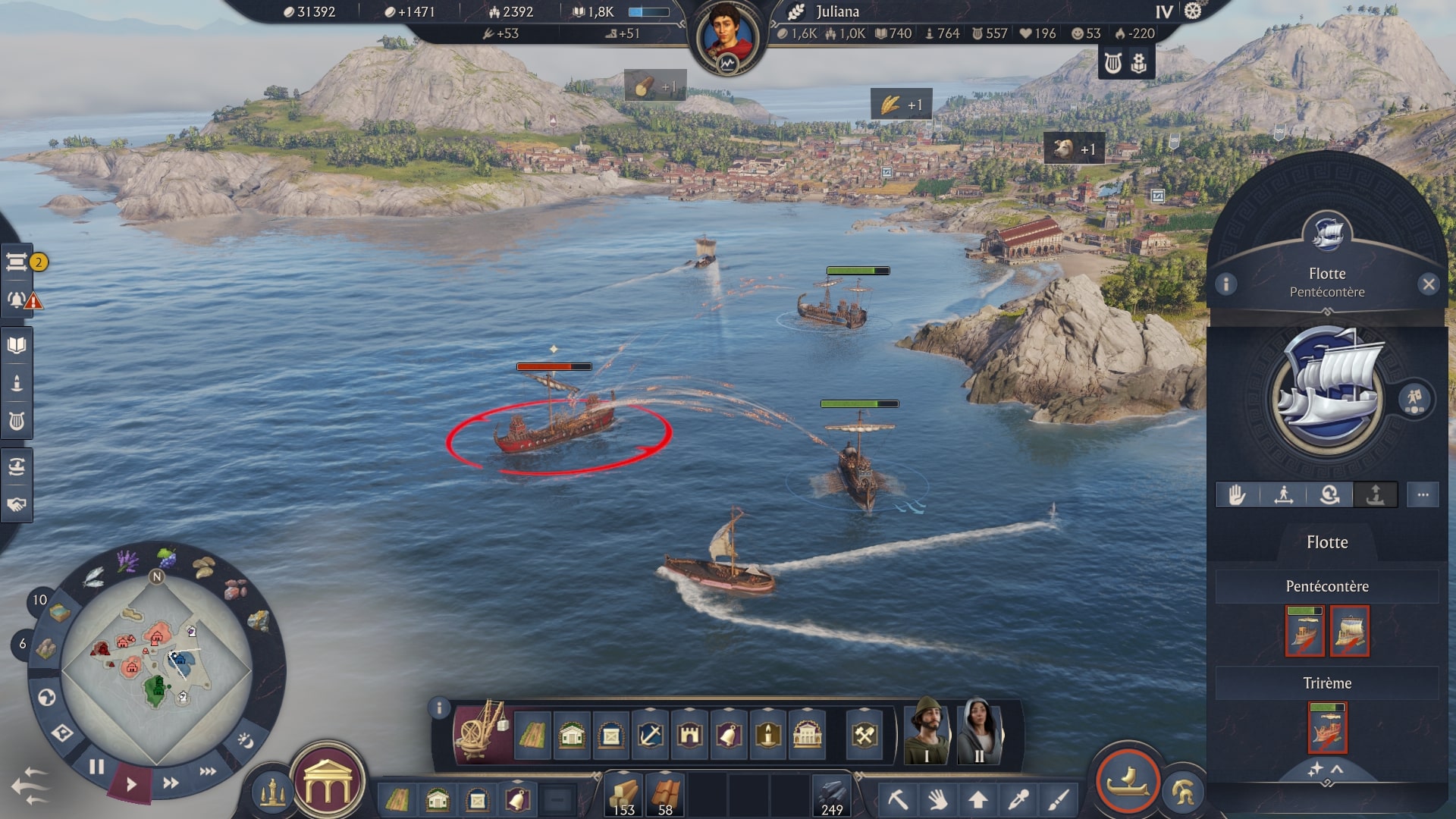Open the book encyclopedia in left sidebar
Screen dimensions: 1456x819
[17, 344]
